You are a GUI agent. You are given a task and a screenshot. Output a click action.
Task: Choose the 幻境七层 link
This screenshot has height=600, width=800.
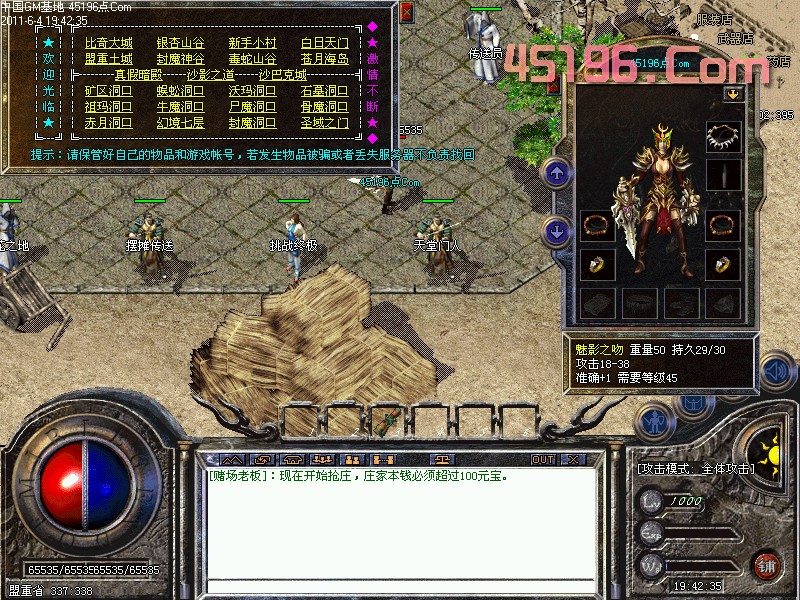(180, 123)
